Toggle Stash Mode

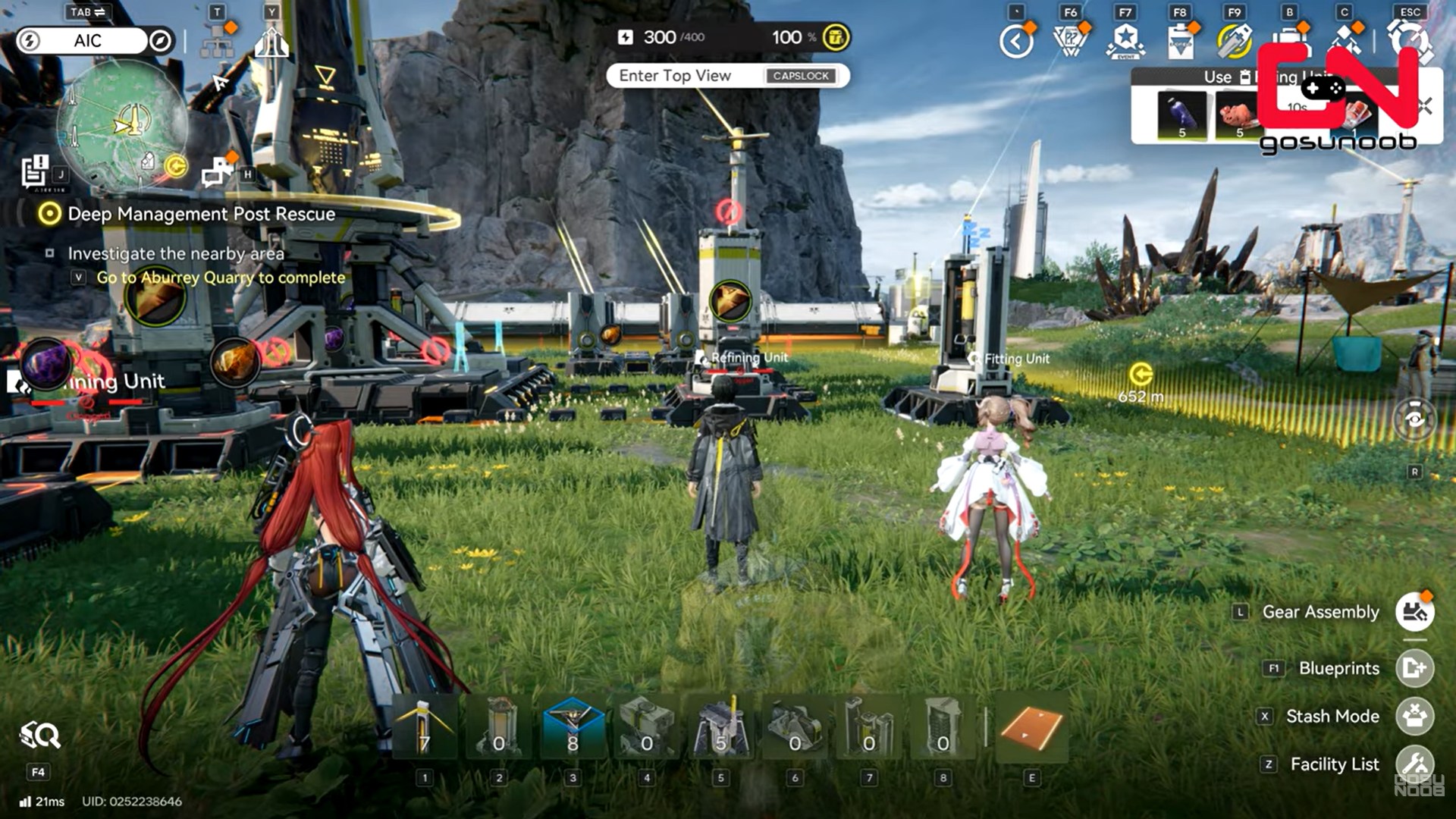(1414, 717)
